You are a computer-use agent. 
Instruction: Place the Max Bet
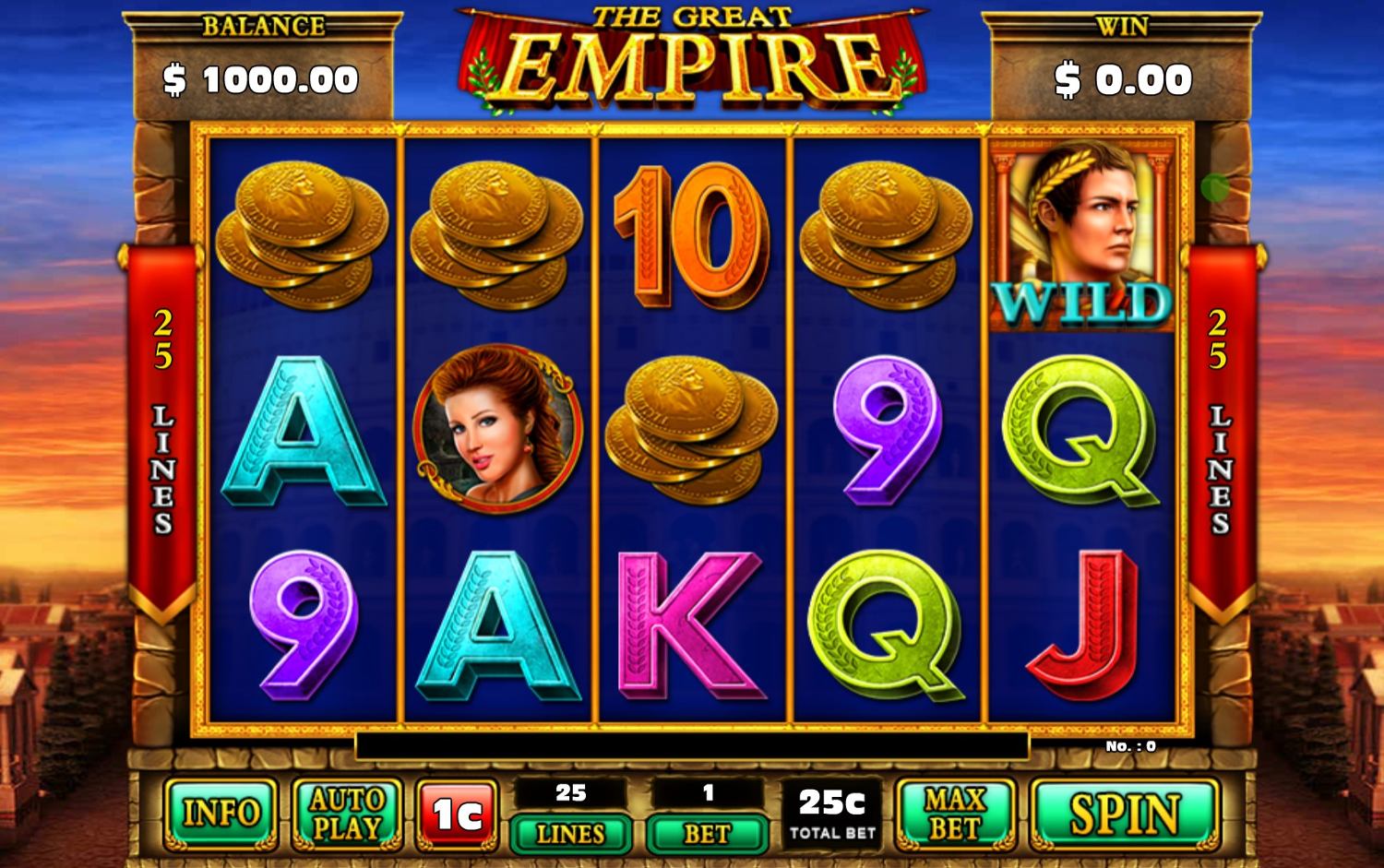tap(955, 814)
